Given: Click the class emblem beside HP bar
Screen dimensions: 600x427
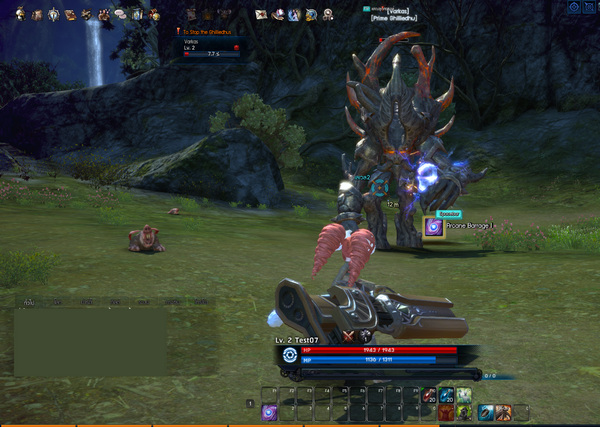Looking at the screenshot, I should [x=290, y=354].
